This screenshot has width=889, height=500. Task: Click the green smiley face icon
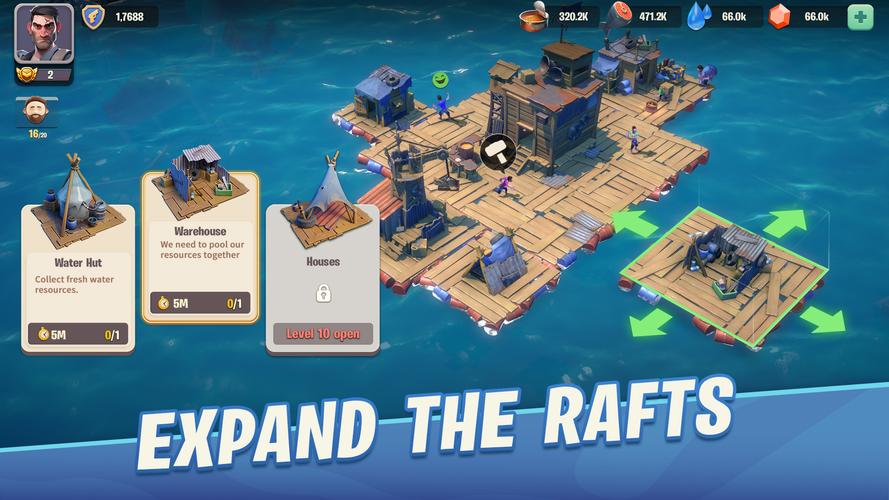click(x=440, y=79)
